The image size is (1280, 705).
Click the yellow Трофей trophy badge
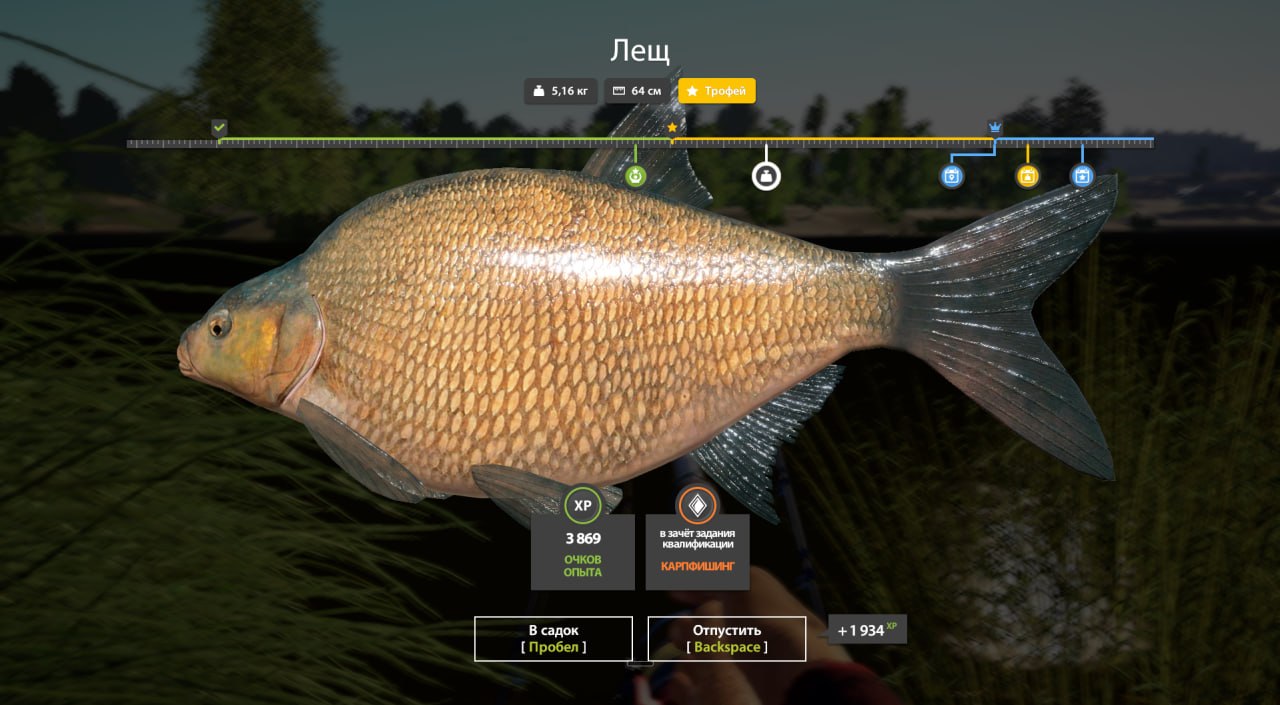pos(717,91)
